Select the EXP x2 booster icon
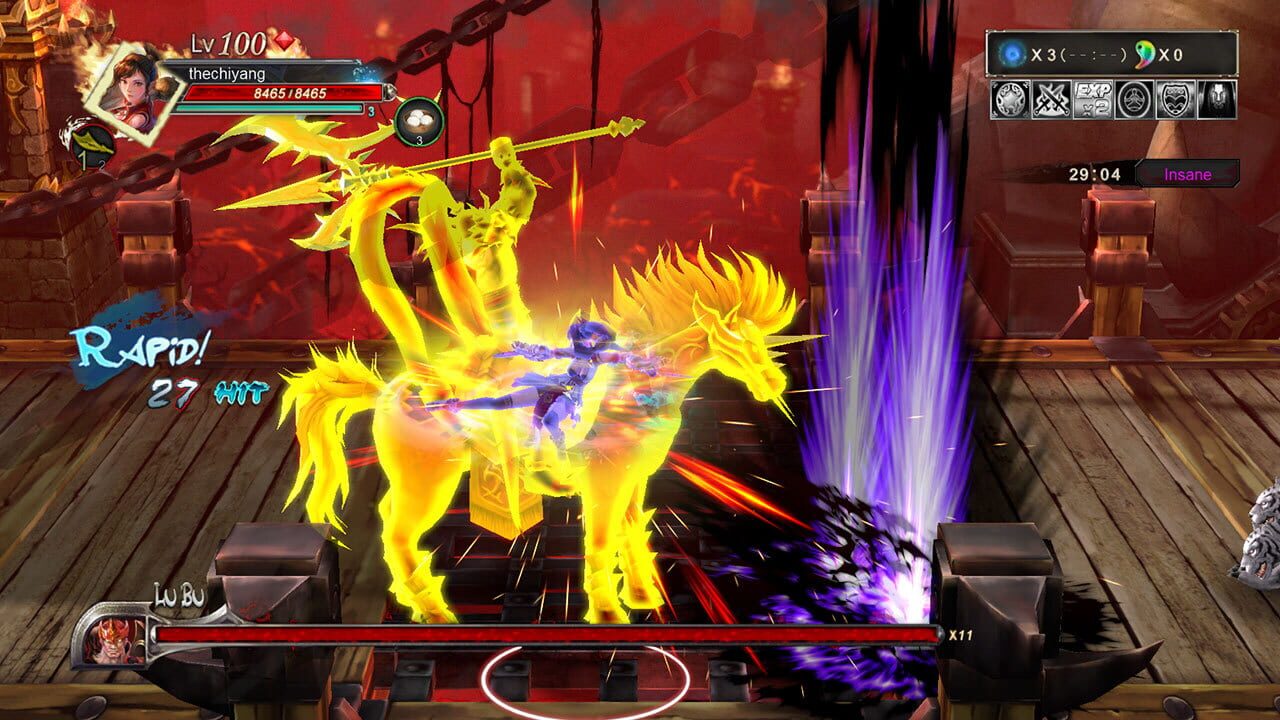Image resolution: width=1280 pixels, height=720 pixels. coord(1092,101)
